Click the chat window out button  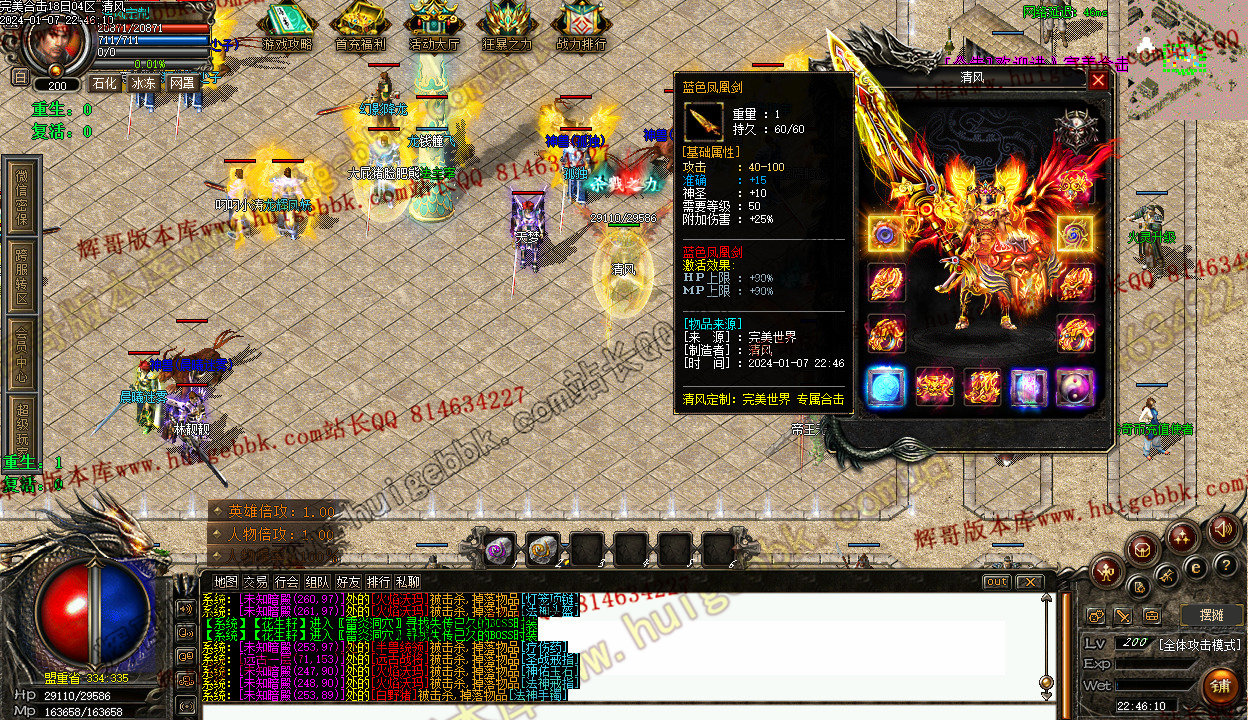(996, 582)
